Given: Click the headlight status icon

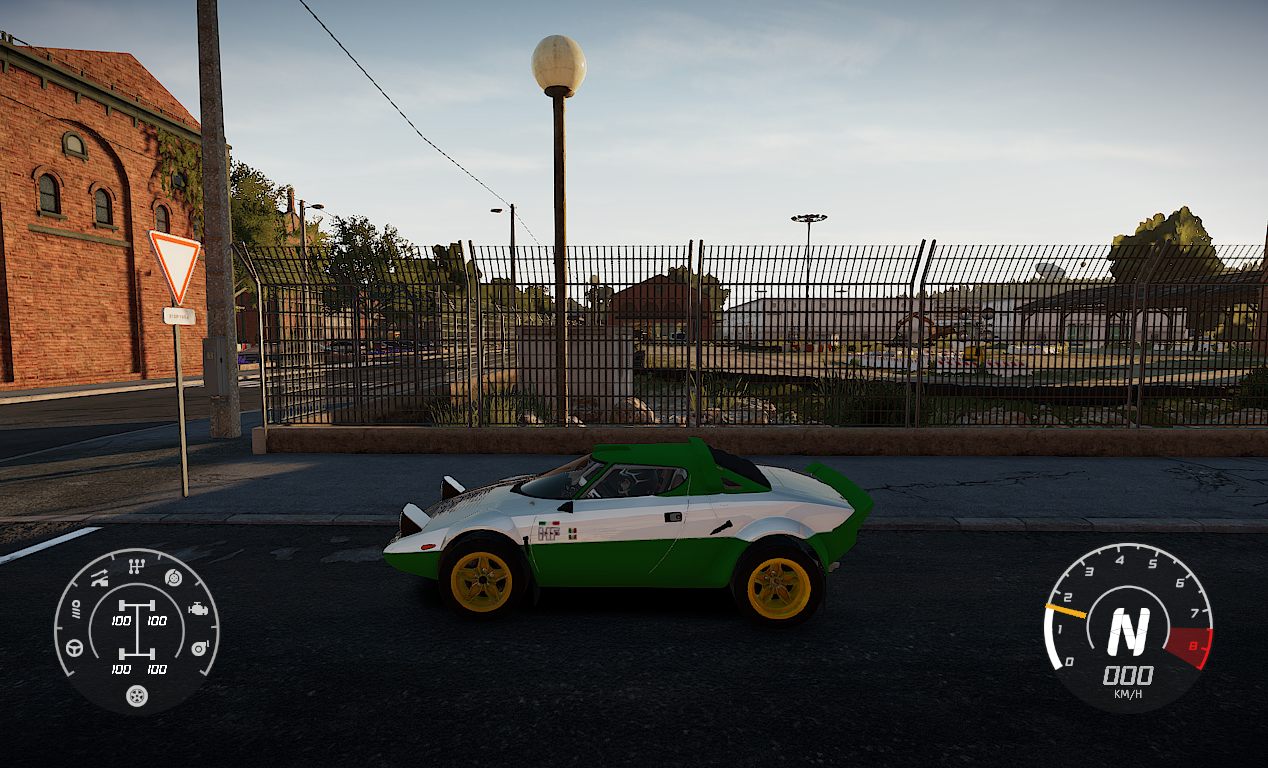Looking at the screenshot, I should [74, 609].
